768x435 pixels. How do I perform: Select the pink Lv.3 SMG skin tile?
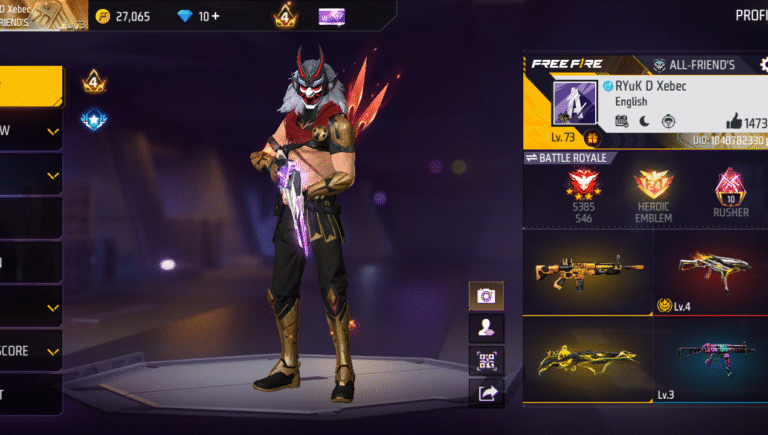coord(712,360)
